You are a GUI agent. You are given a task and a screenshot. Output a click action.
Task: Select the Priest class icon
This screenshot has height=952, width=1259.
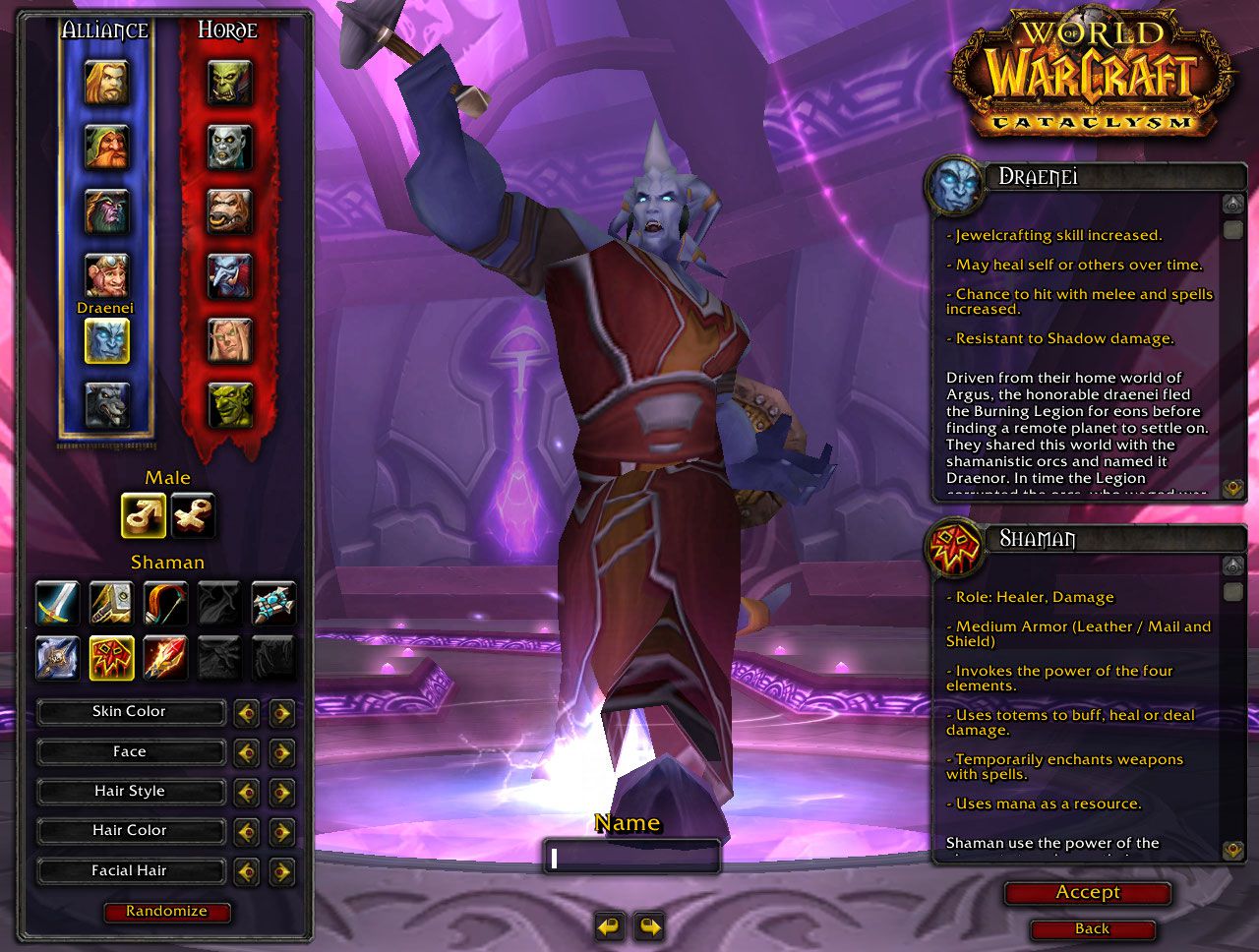[272, 603]
